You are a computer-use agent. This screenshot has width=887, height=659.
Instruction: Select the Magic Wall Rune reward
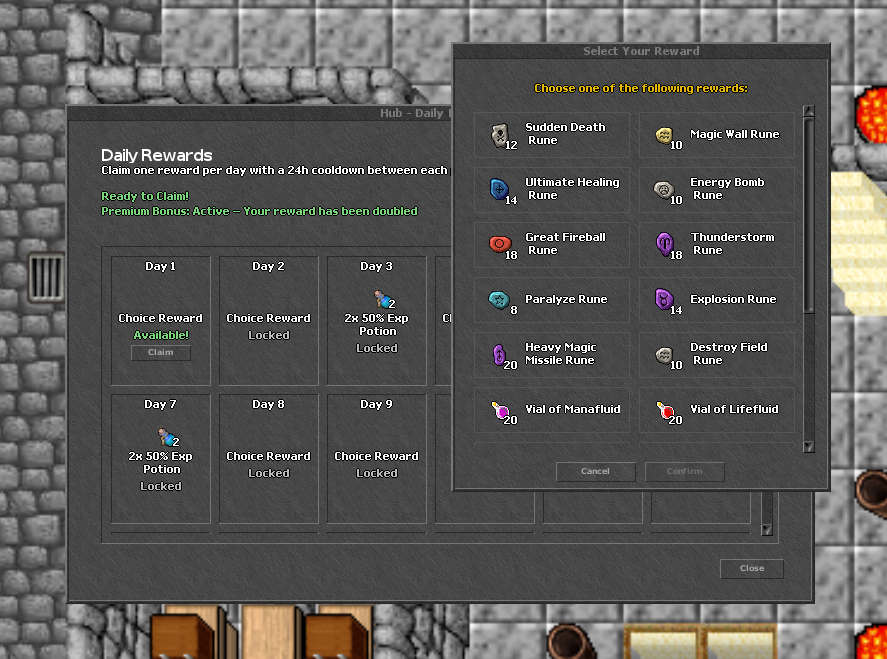click(x=717, y=134)
